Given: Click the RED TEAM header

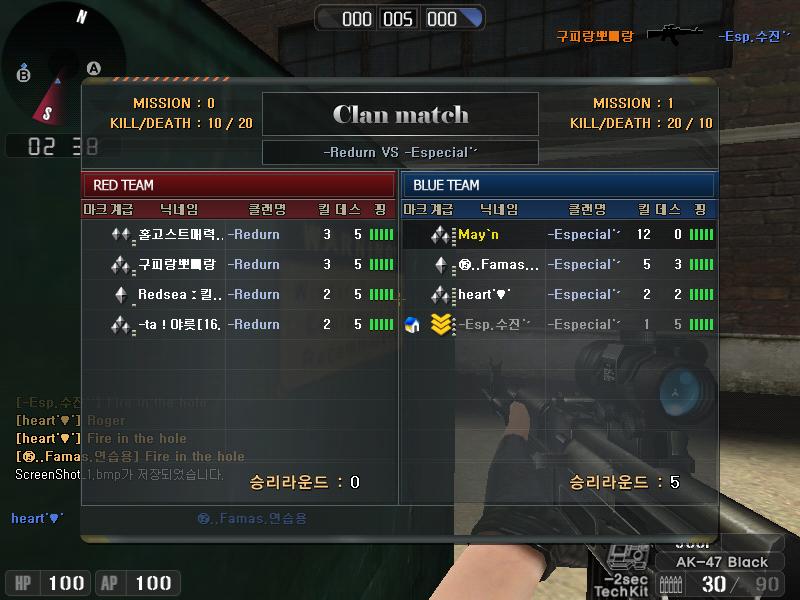Looking at the screenshot, I should pos(238,185).
